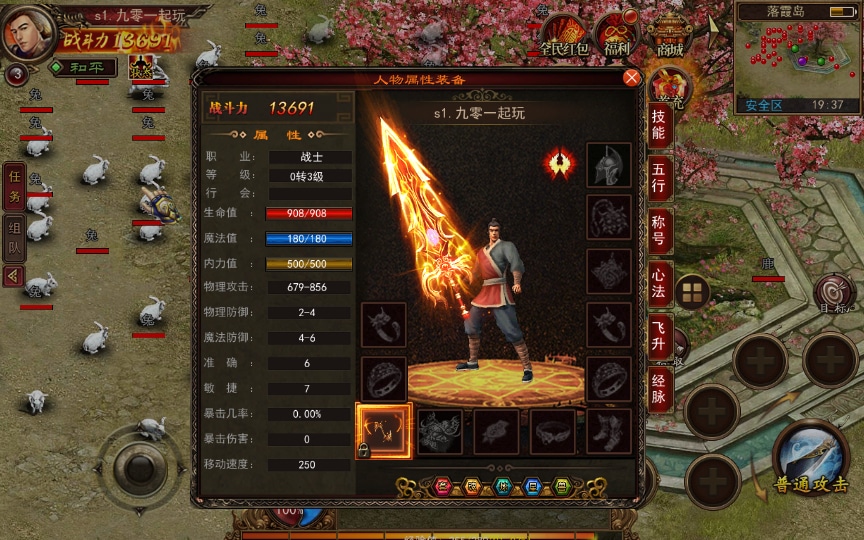Open the 全民红包 red envelope event
Viewport: 864px width, 540px height.
[x=564, y=34]
